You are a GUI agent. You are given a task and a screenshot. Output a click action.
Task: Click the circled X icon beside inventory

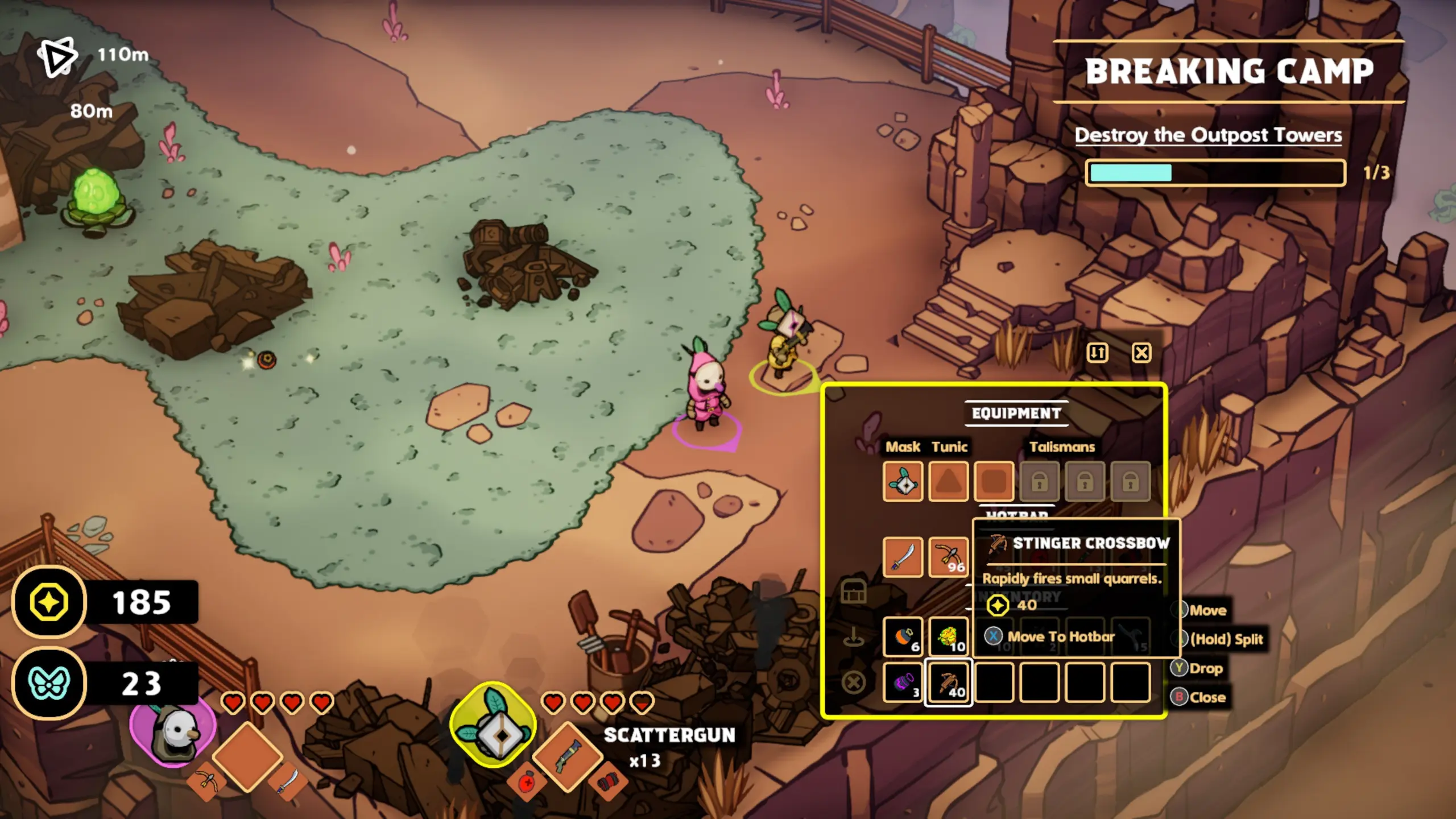click(x=853, y=682)
